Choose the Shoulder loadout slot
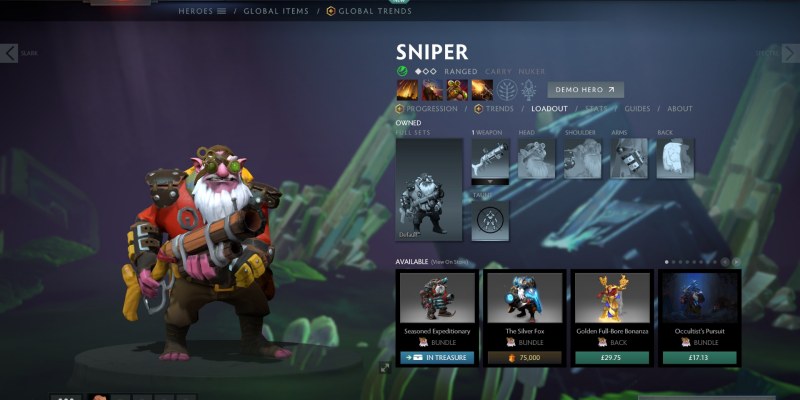The image size is (800, 400). point(583,159)
